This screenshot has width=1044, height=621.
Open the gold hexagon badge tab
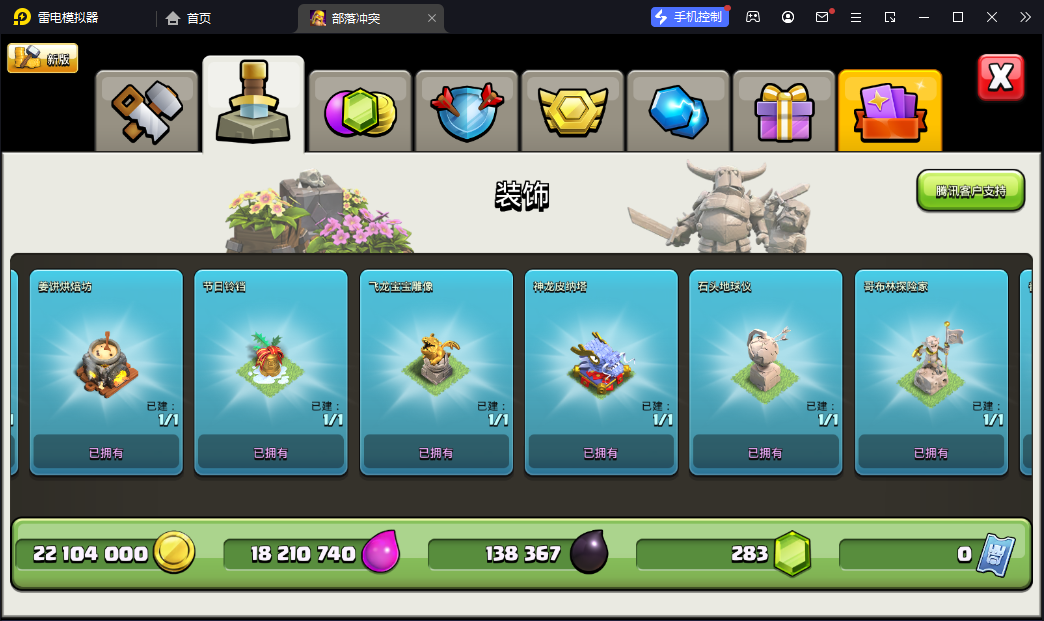click(x=572, y=110)
